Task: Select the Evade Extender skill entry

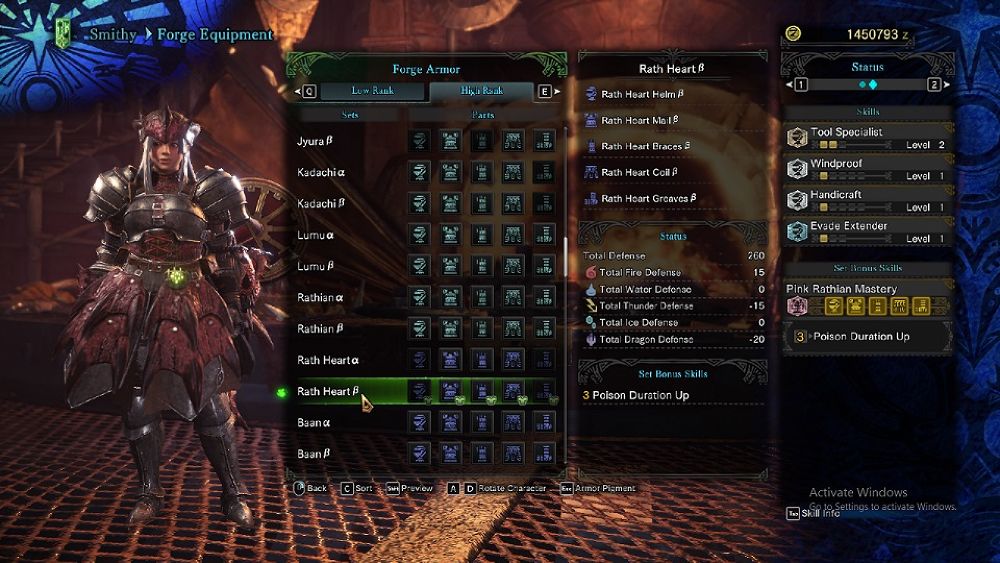Action: [x=866, y=232]
